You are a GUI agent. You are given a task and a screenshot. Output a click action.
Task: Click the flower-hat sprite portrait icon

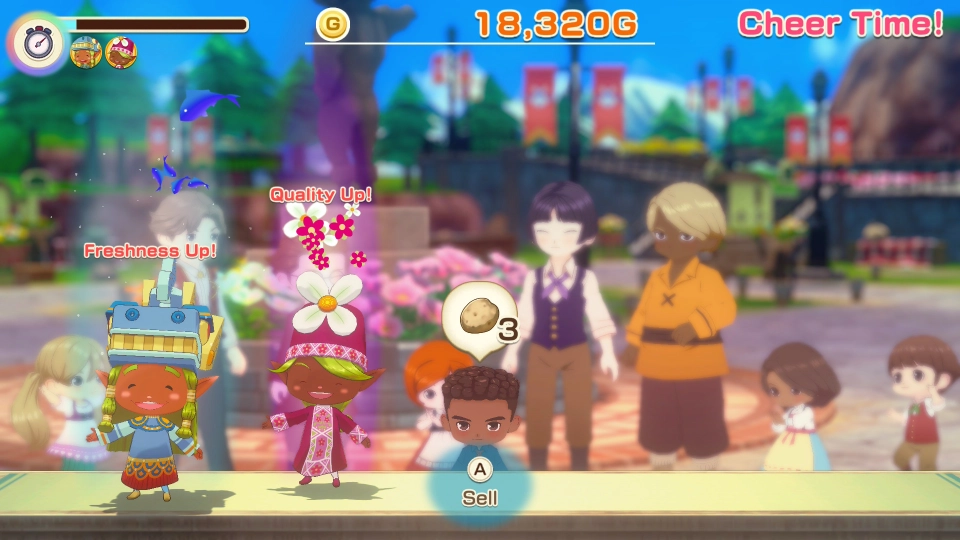coord(121,51)
